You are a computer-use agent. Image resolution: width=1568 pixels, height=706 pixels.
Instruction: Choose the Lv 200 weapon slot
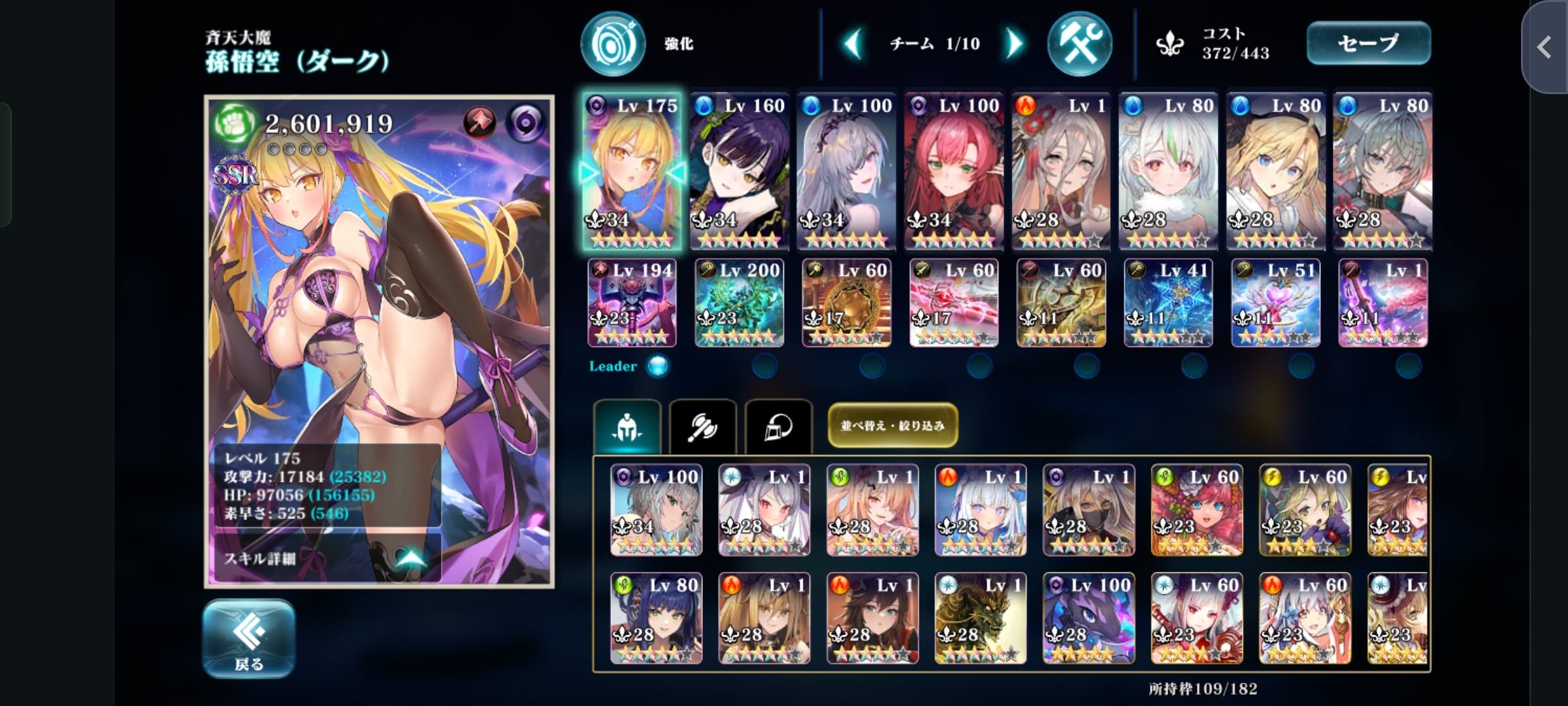pos(739,303)
